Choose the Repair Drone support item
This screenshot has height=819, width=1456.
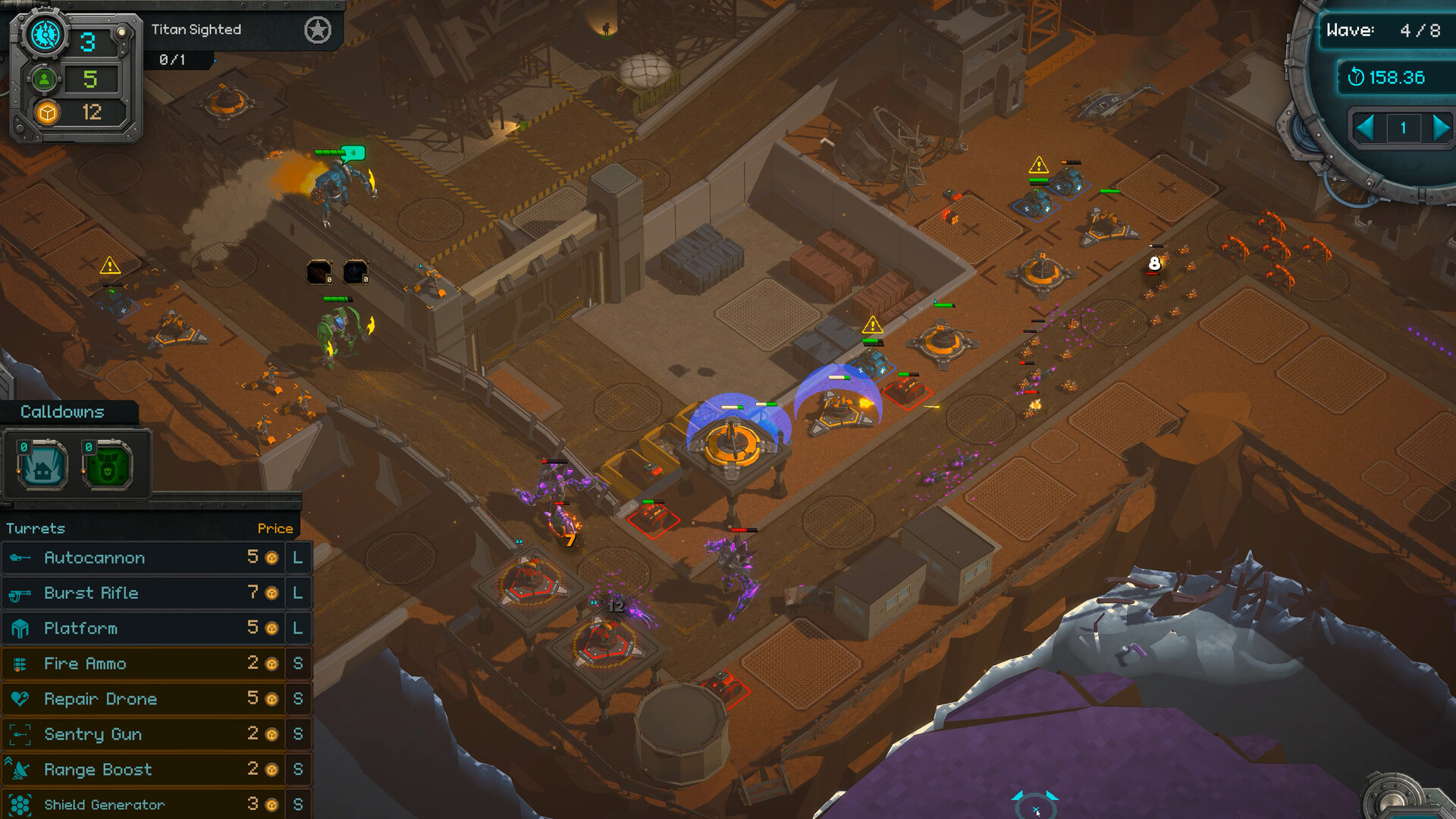click(144, 699)
